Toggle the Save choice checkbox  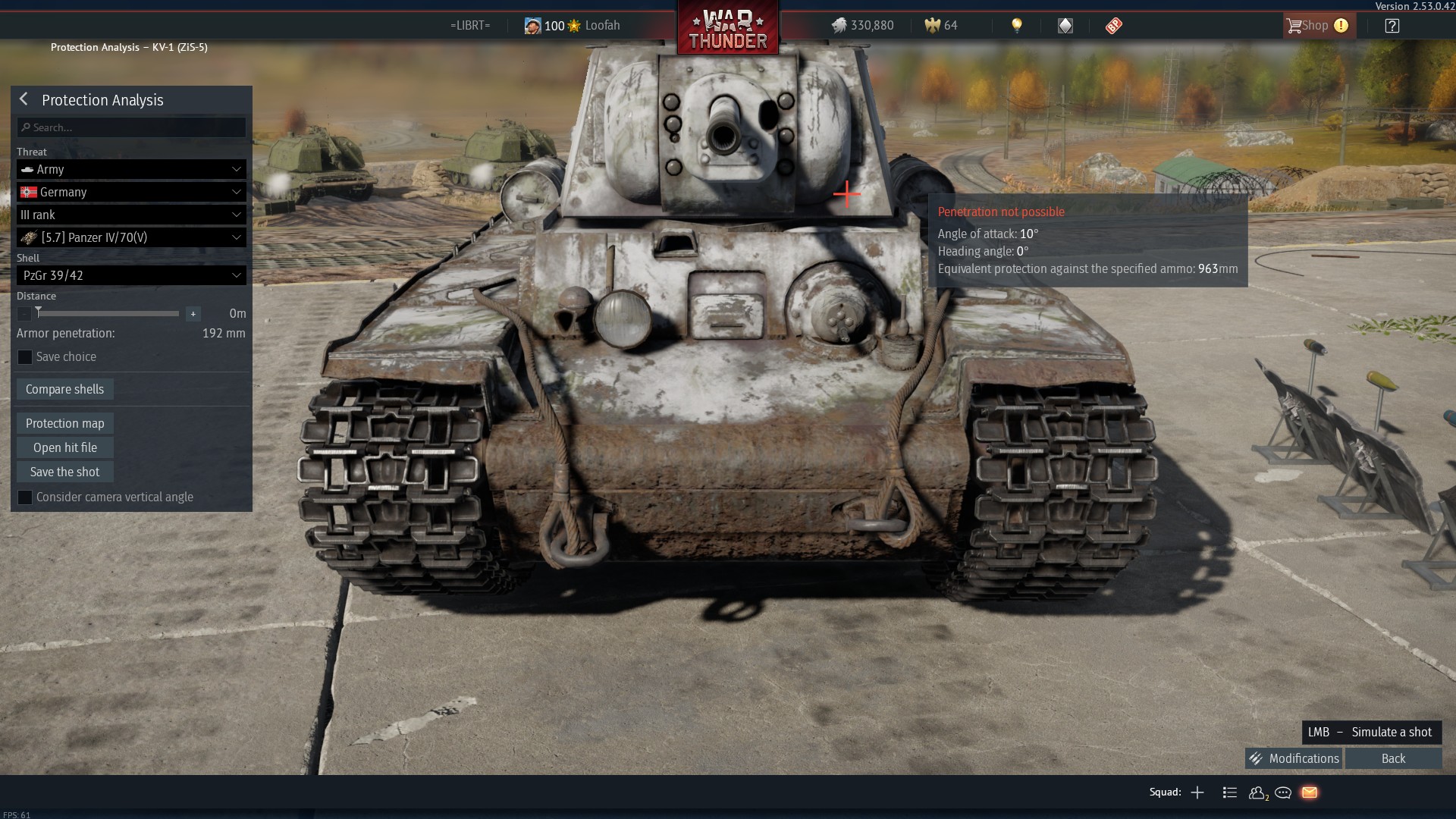[x=25, y=357]
